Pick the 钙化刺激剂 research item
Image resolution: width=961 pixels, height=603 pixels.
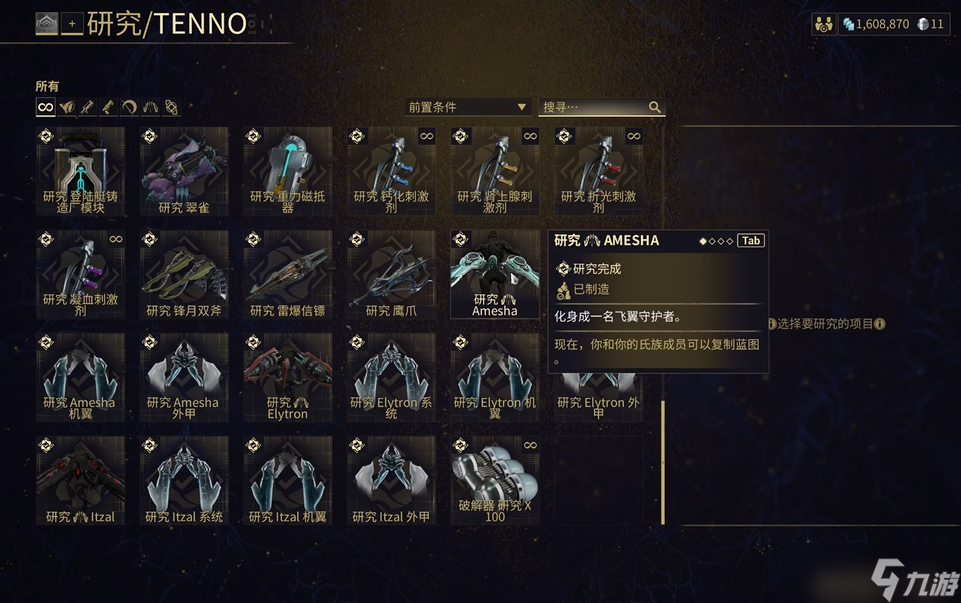point(391,171)
